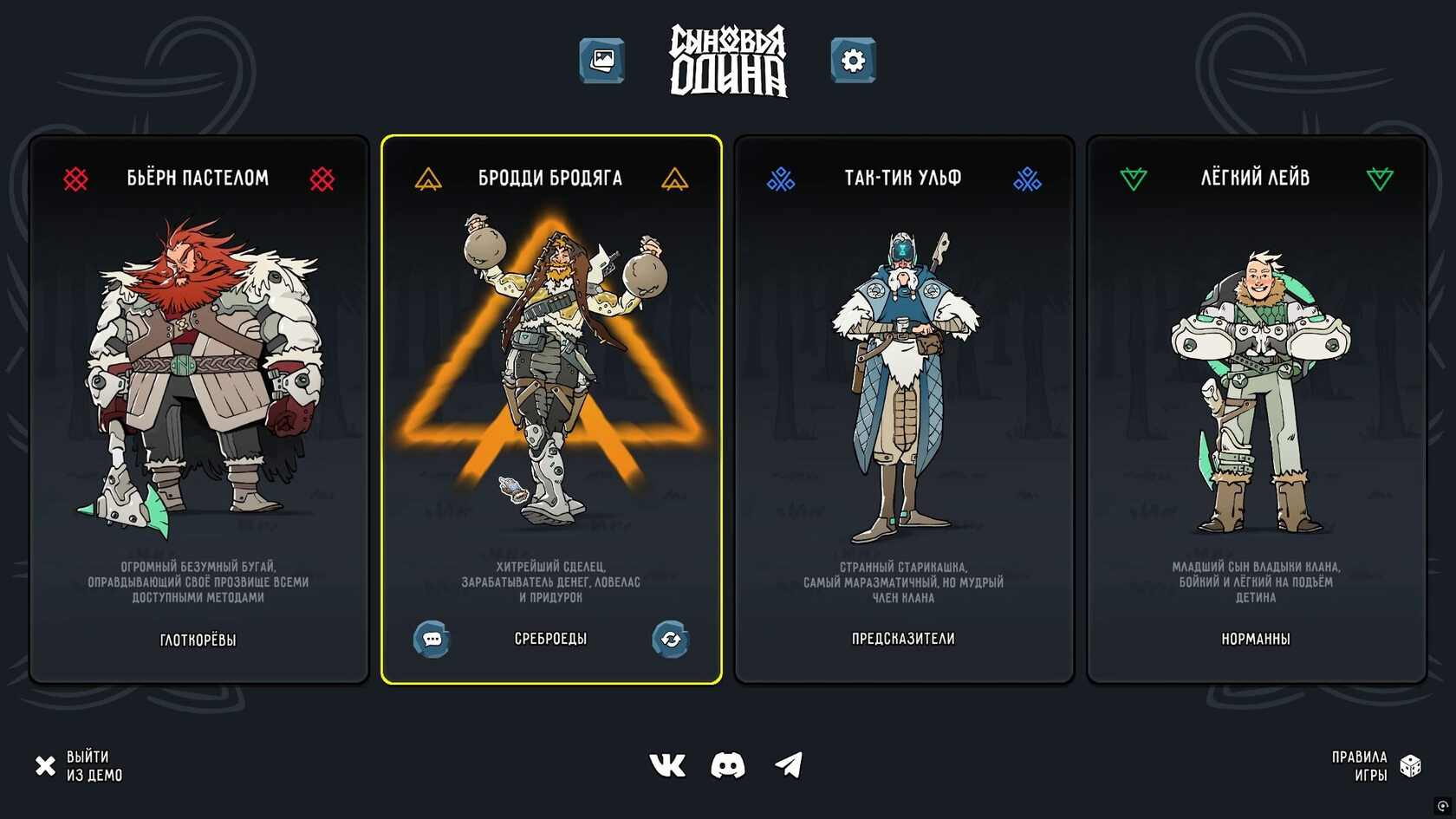Open settings via the gear icon

(x=853, y=61)
